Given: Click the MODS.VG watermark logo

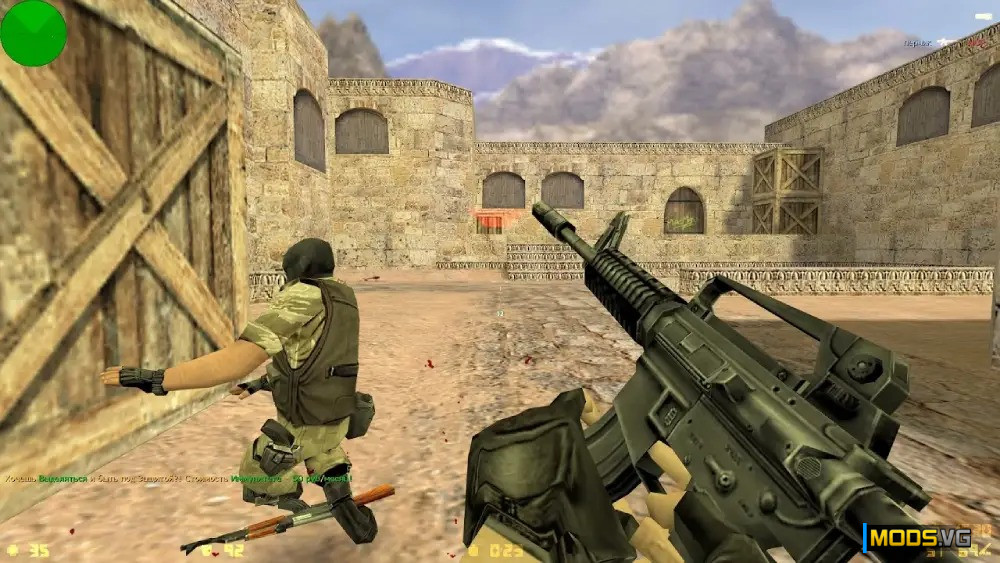Looking at the screenshot, I should point(918,538).
